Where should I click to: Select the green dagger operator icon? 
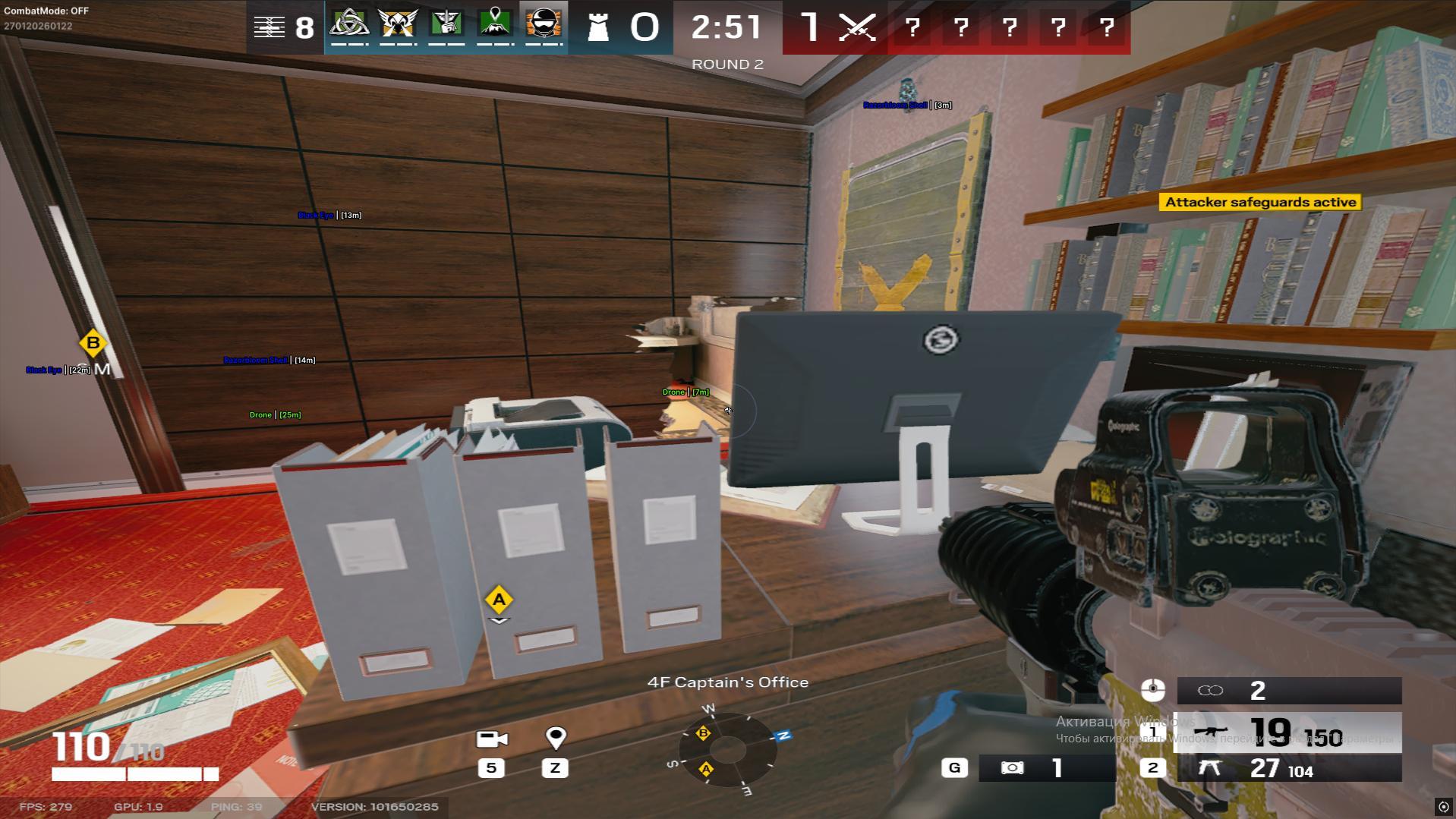tap(446, 25)
